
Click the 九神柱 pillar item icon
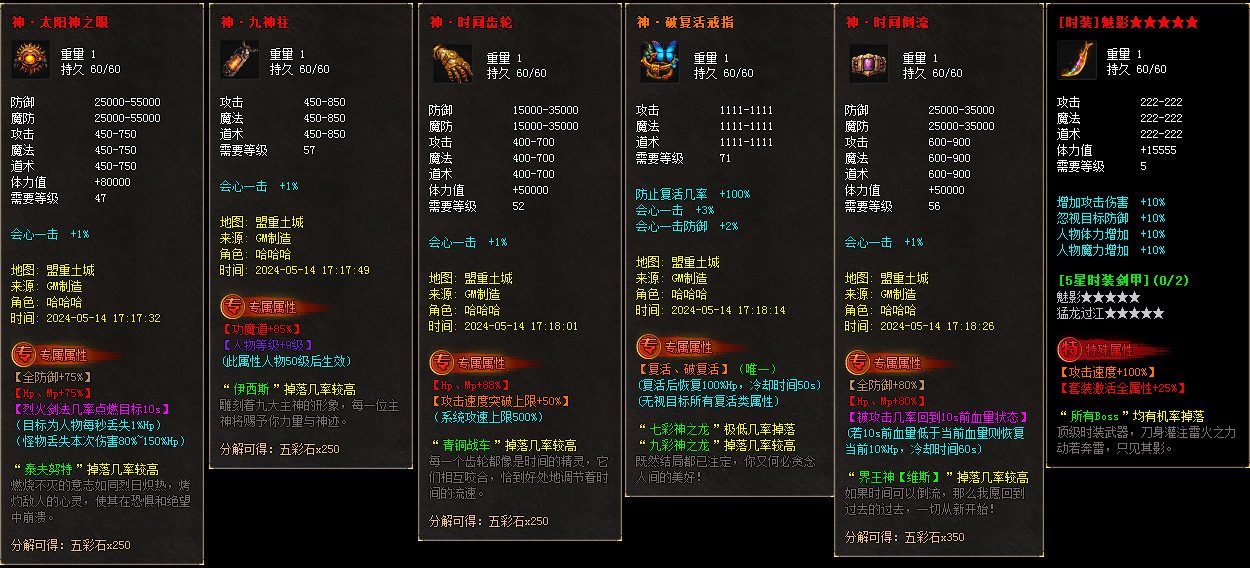(239, 60)
